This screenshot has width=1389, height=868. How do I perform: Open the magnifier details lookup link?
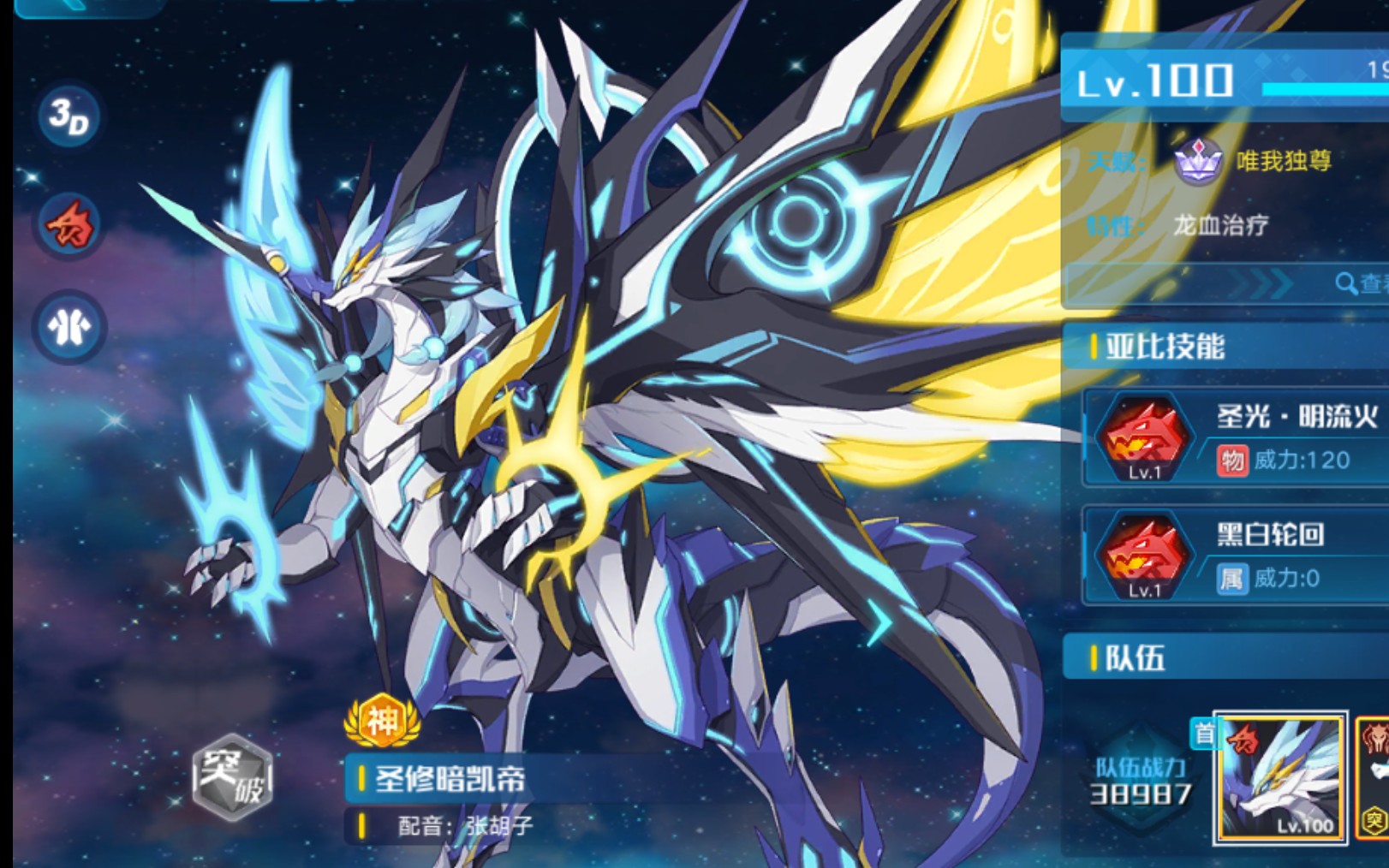click(x=1362, y=283)
